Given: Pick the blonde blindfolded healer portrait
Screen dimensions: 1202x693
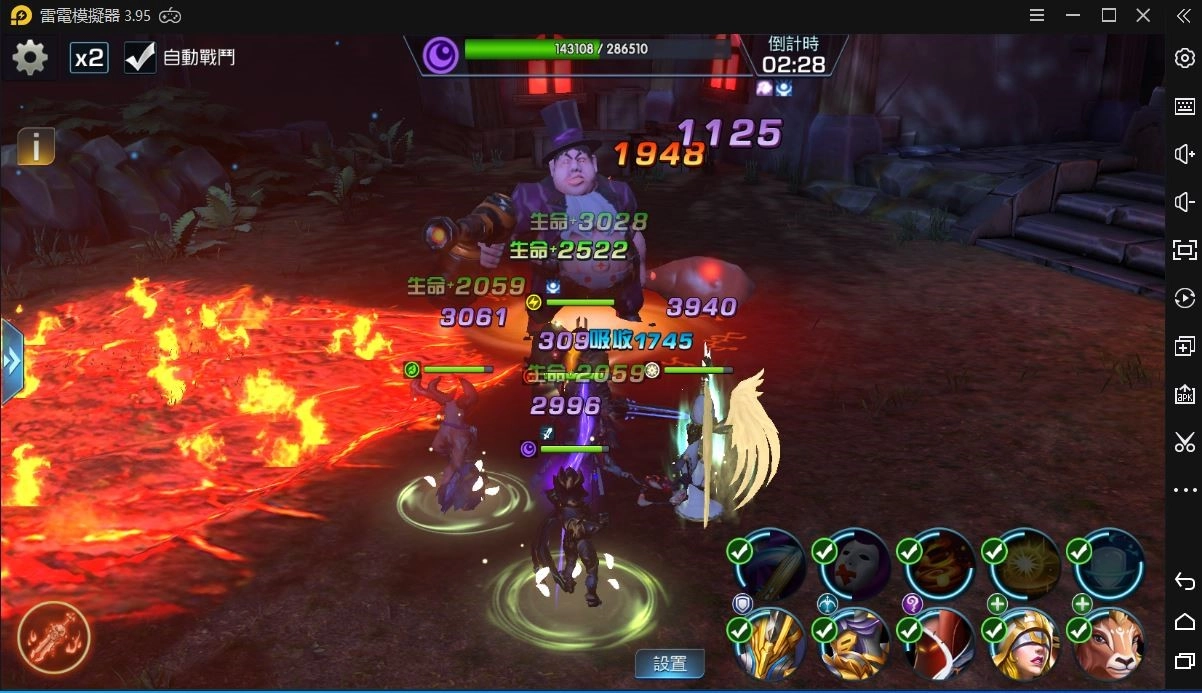Looking at the screenshot, I should (1026, 643).
